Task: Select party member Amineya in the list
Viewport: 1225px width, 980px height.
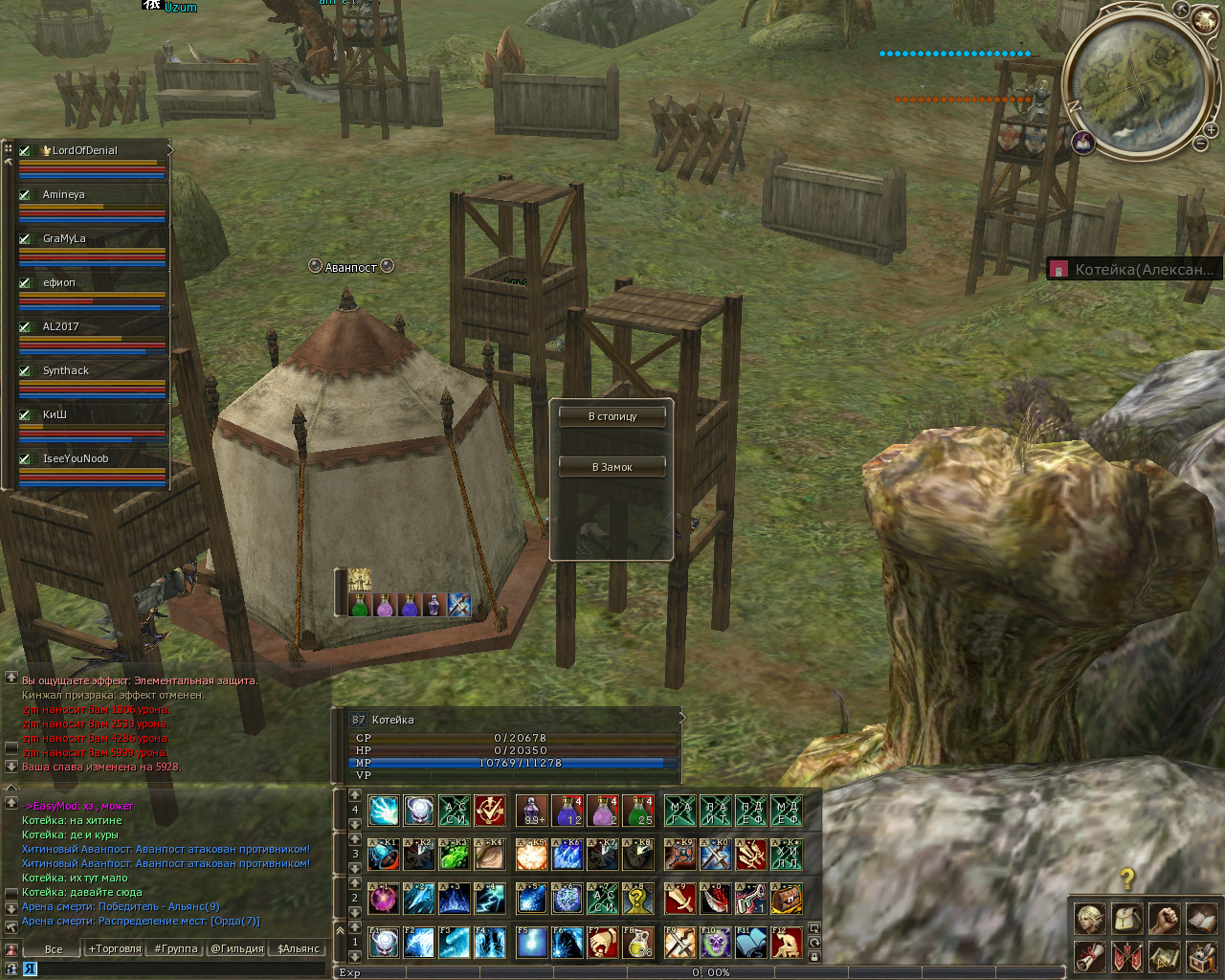Action: coord(64,194)
